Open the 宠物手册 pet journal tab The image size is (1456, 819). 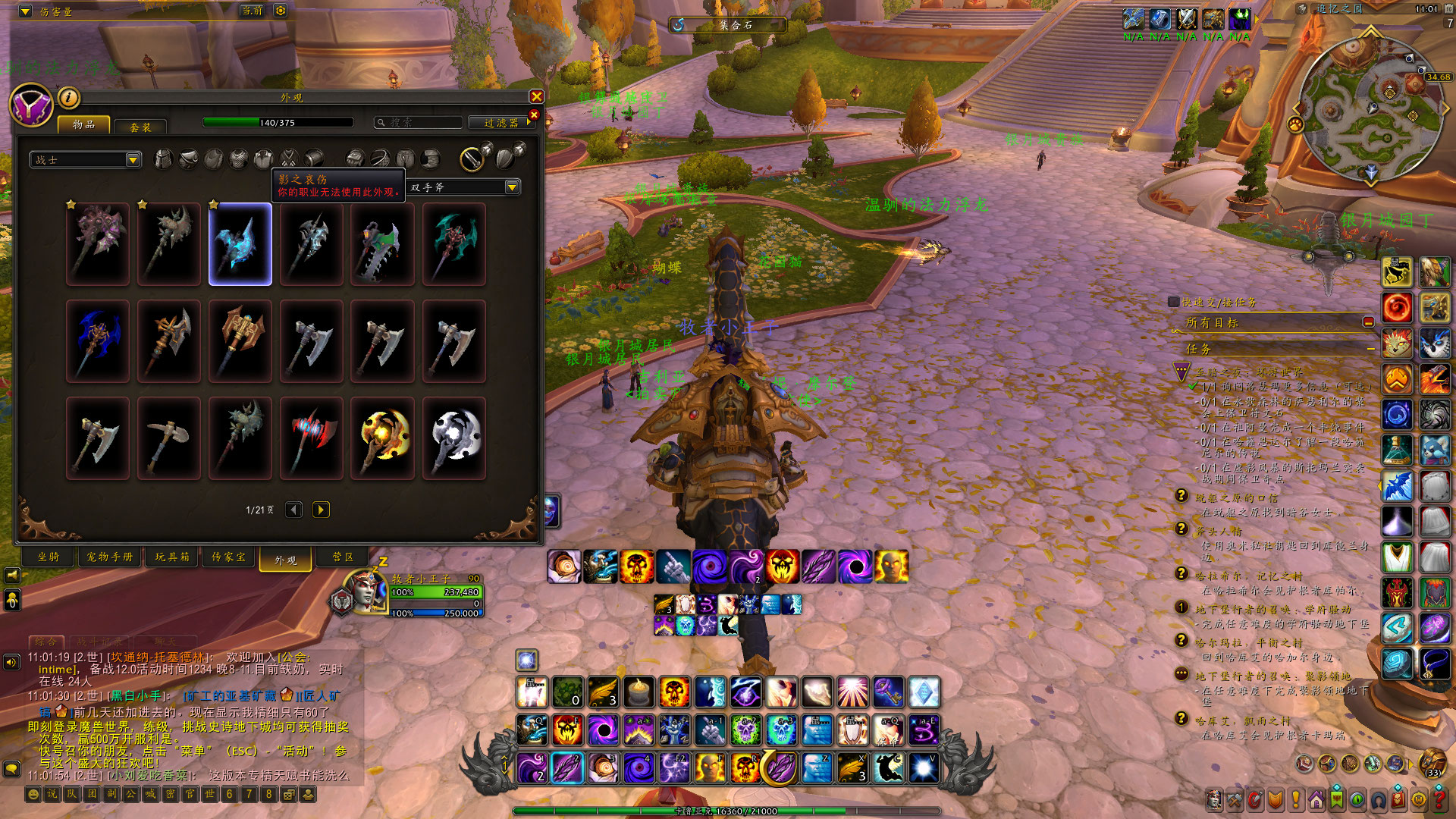pyautogui.click(x=109, y=557)
